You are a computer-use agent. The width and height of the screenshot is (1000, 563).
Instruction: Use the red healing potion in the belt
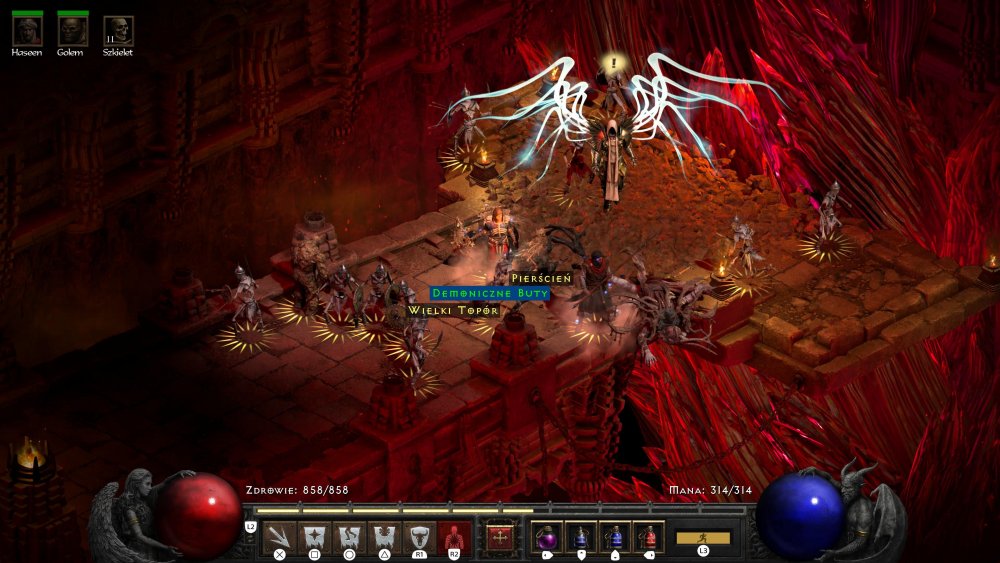[x=648, y=537]
